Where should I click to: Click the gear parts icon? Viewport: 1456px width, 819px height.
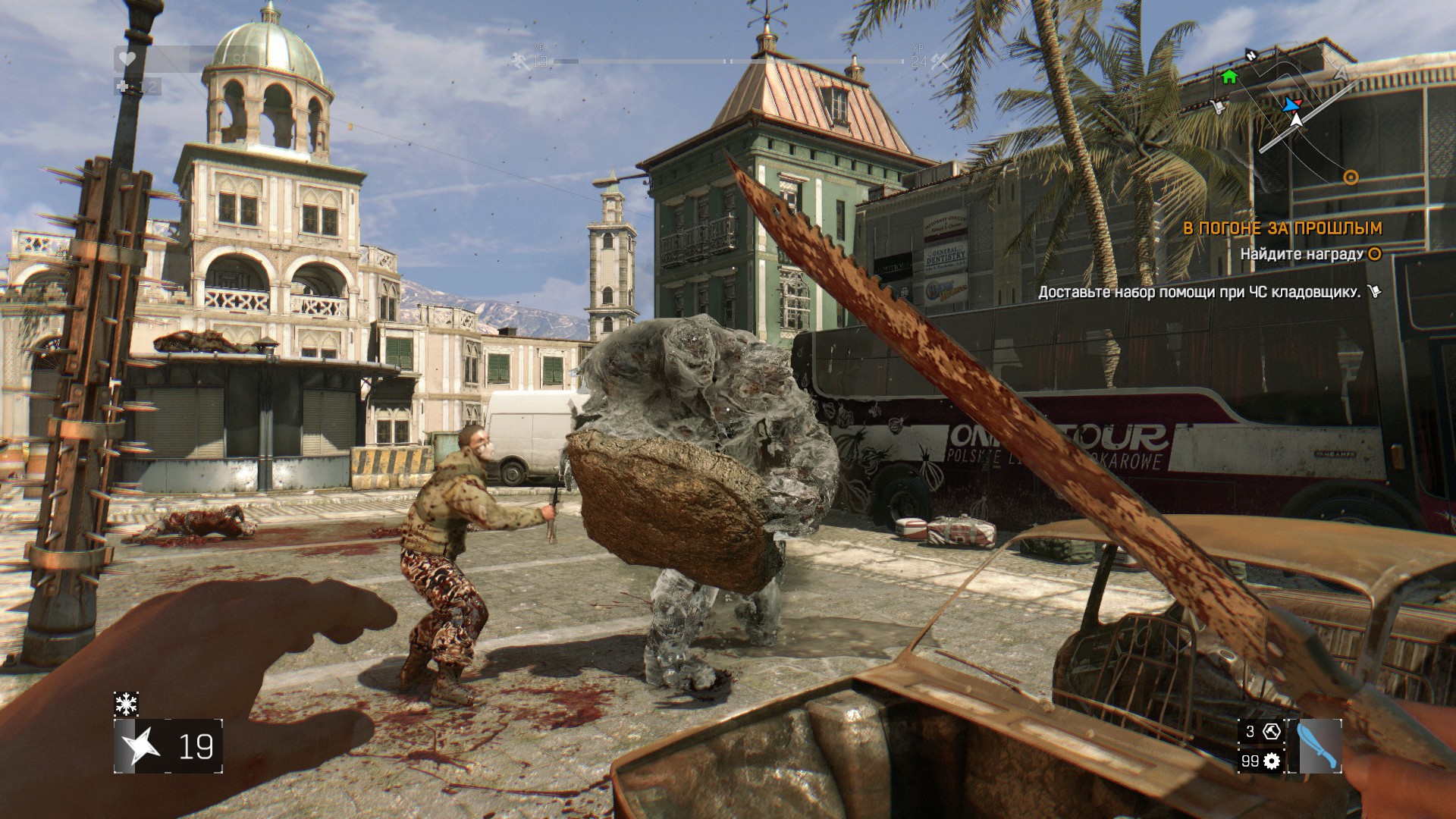1272,761
